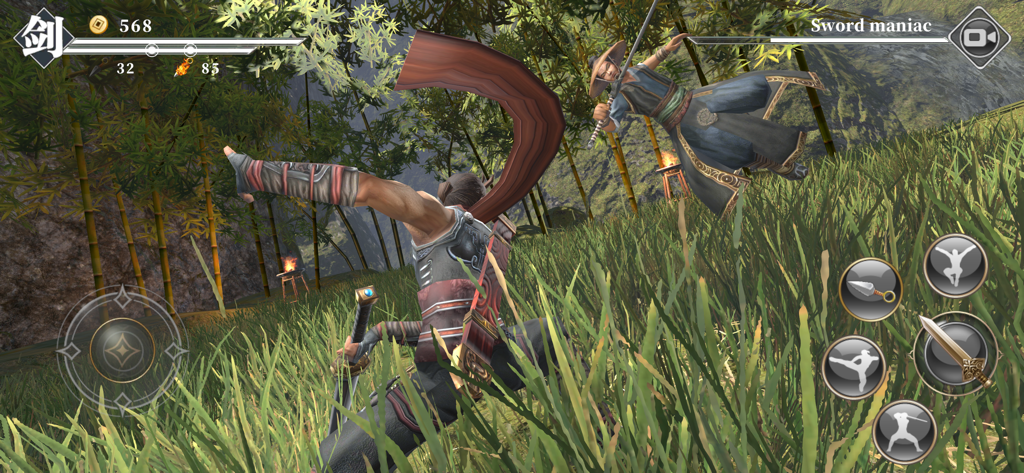Tap the sword attack button

[x=954, y=351]
